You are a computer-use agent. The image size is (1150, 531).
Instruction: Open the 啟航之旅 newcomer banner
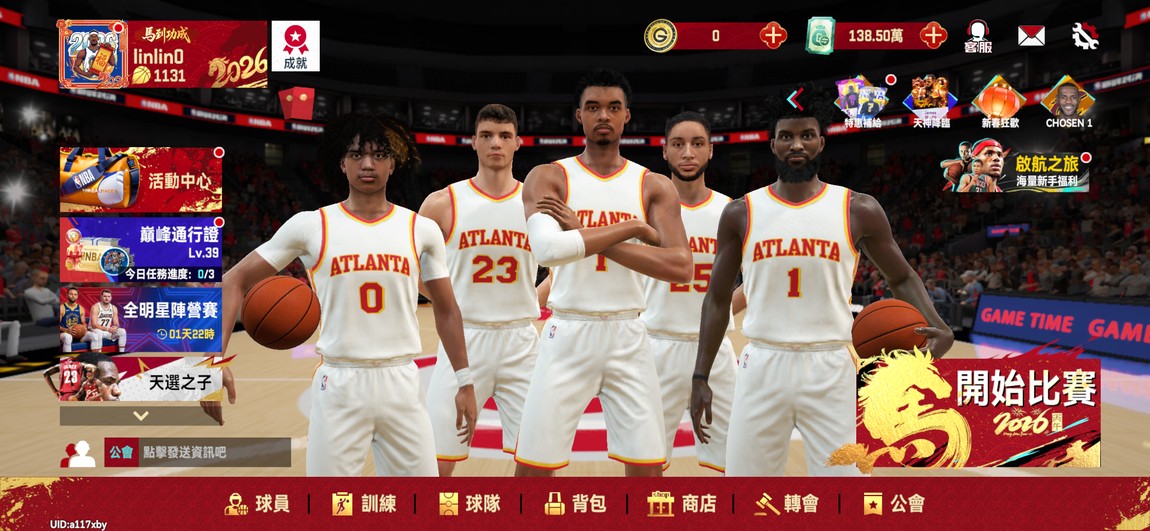1015,167
